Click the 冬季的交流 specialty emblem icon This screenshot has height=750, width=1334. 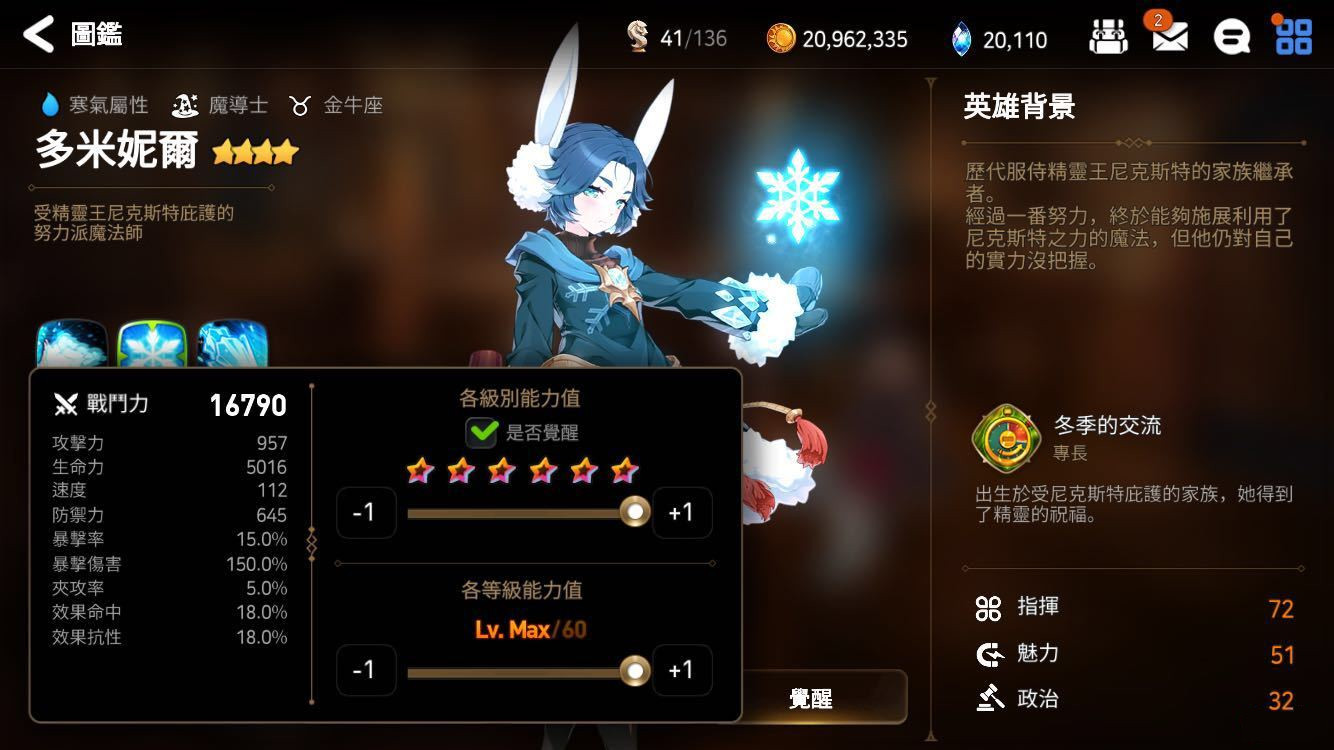point(1005,437)
